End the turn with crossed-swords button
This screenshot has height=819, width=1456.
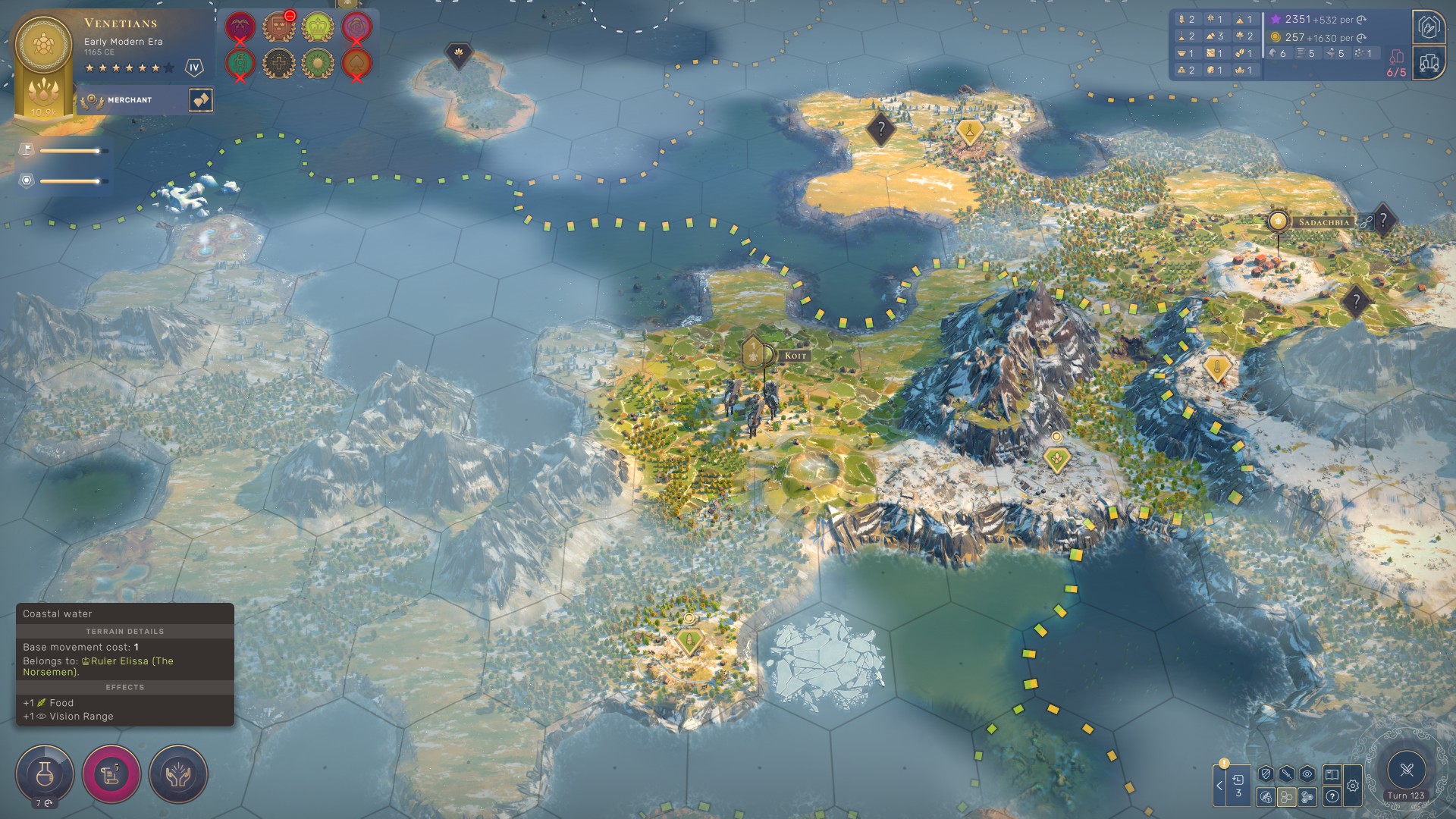tap(1407, 770)
